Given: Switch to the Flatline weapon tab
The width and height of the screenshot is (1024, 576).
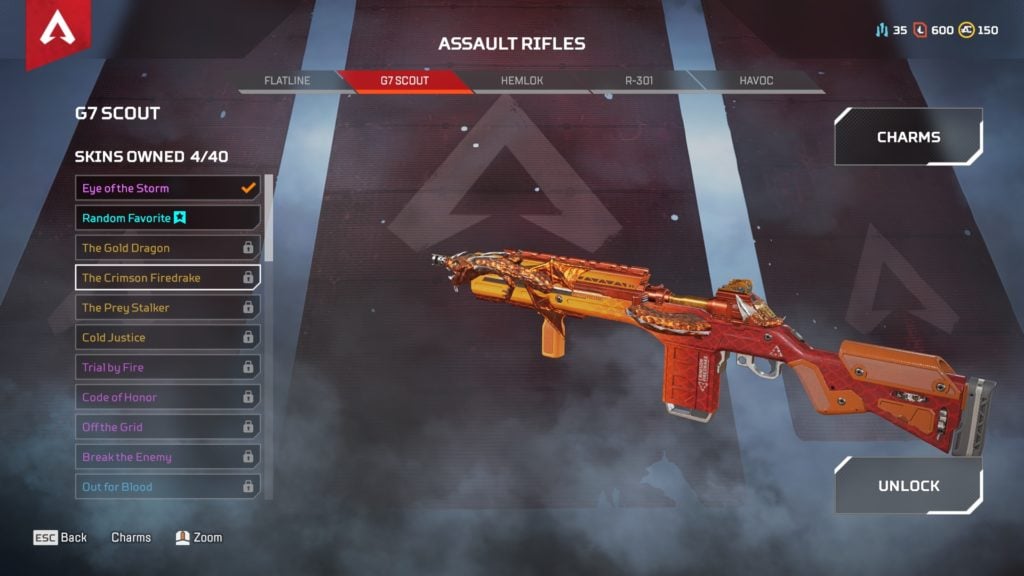Looking at the screenshot, I should tap(287, 80).
